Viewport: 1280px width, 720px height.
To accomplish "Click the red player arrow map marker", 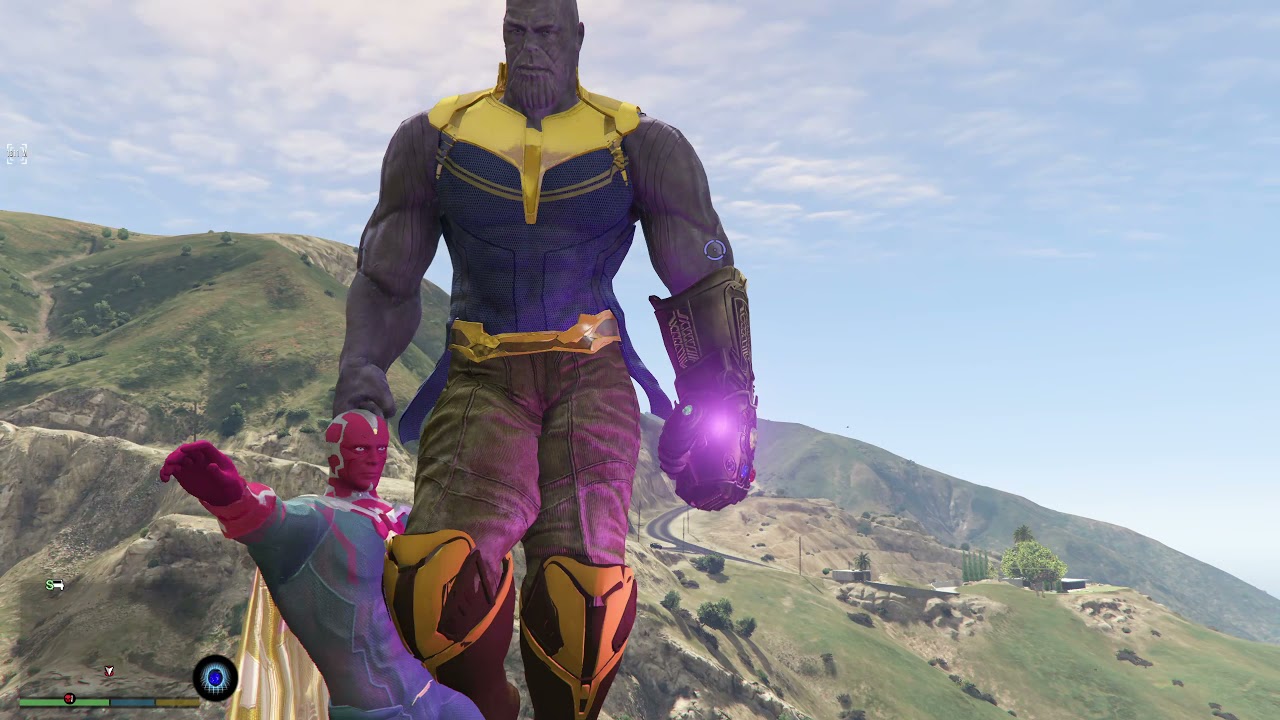I will tap(109, 671).
